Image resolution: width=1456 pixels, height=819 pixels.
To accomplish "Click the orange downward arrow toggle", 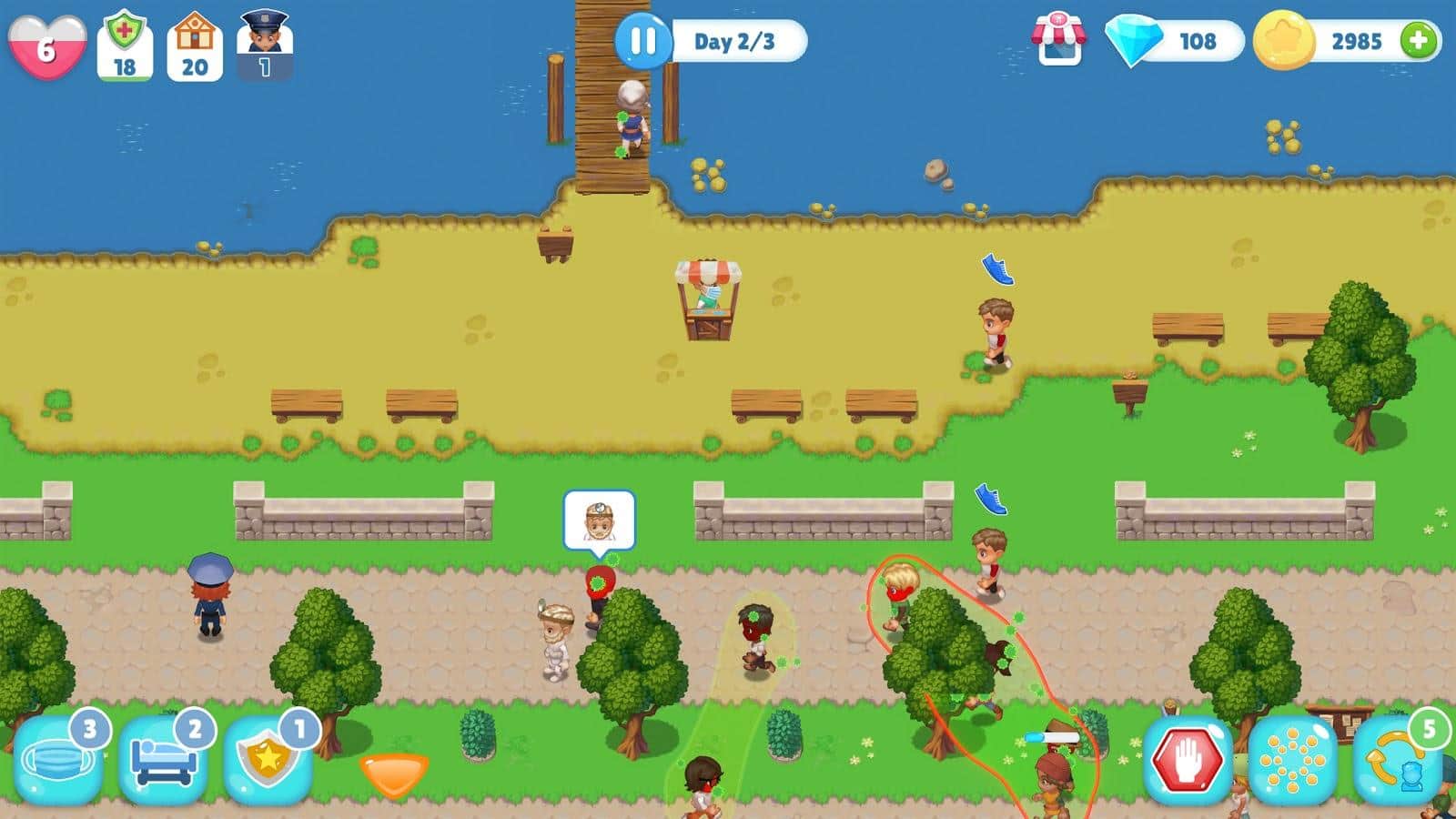I will (393, 773).
